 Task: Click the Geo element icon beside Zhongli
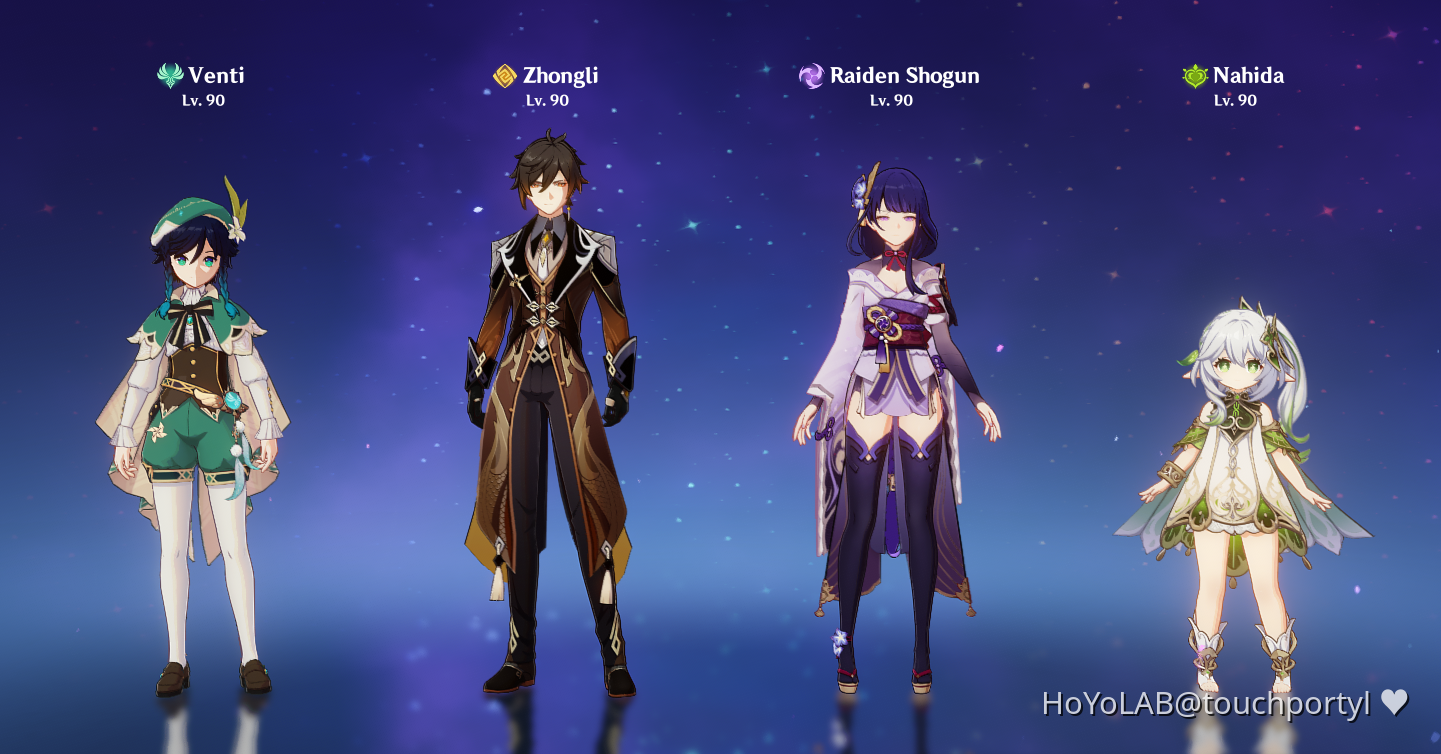[x=504, y=74]
